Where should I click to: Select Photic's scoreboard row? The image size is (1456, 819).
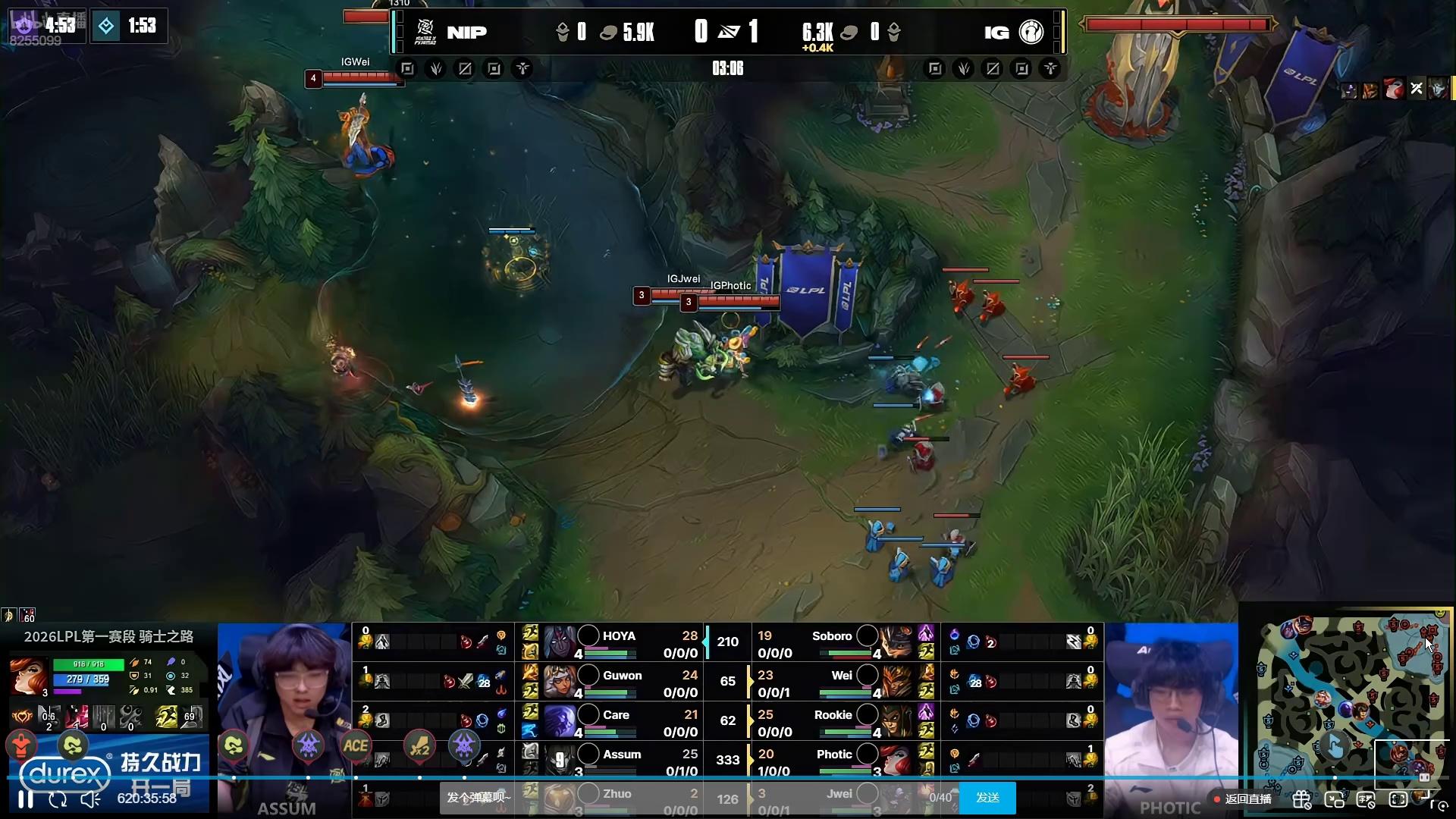[x=834, y=761]
